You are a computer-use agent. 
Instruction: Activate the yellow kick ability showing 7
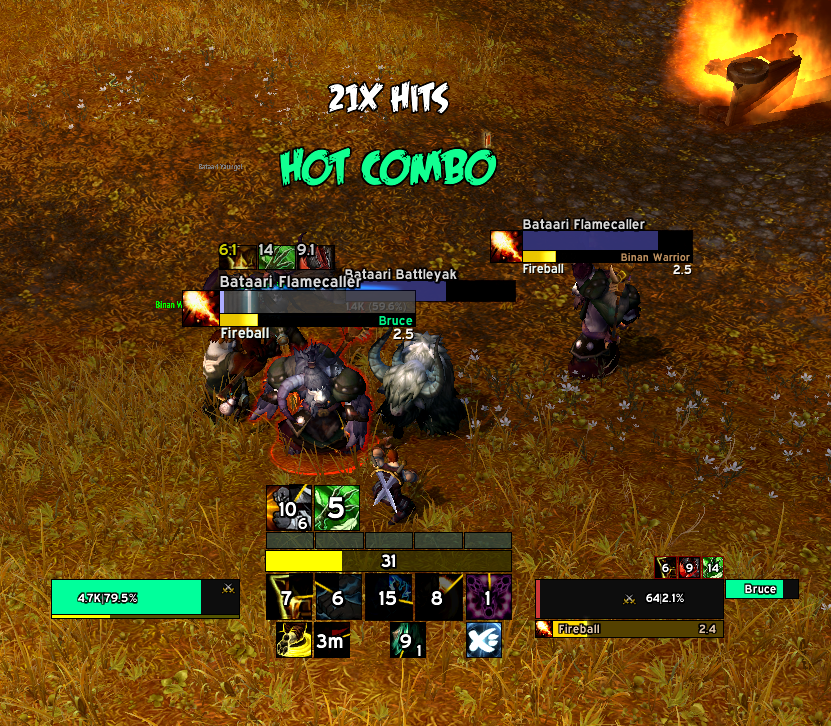click(x=289, y=598)
